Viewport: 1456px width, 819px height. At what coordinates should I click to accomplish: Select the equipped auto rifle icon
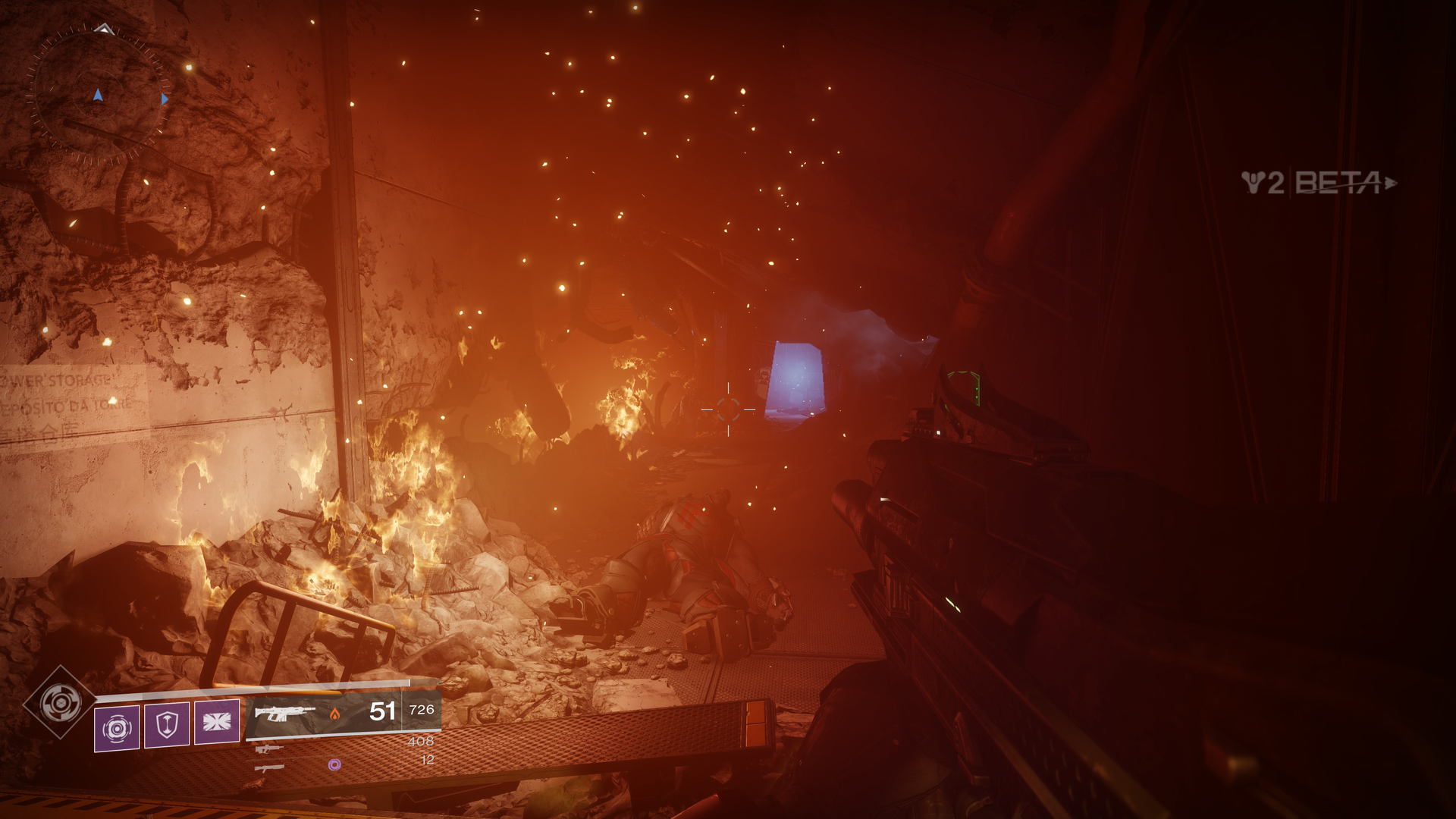click(x=284, y=714)
